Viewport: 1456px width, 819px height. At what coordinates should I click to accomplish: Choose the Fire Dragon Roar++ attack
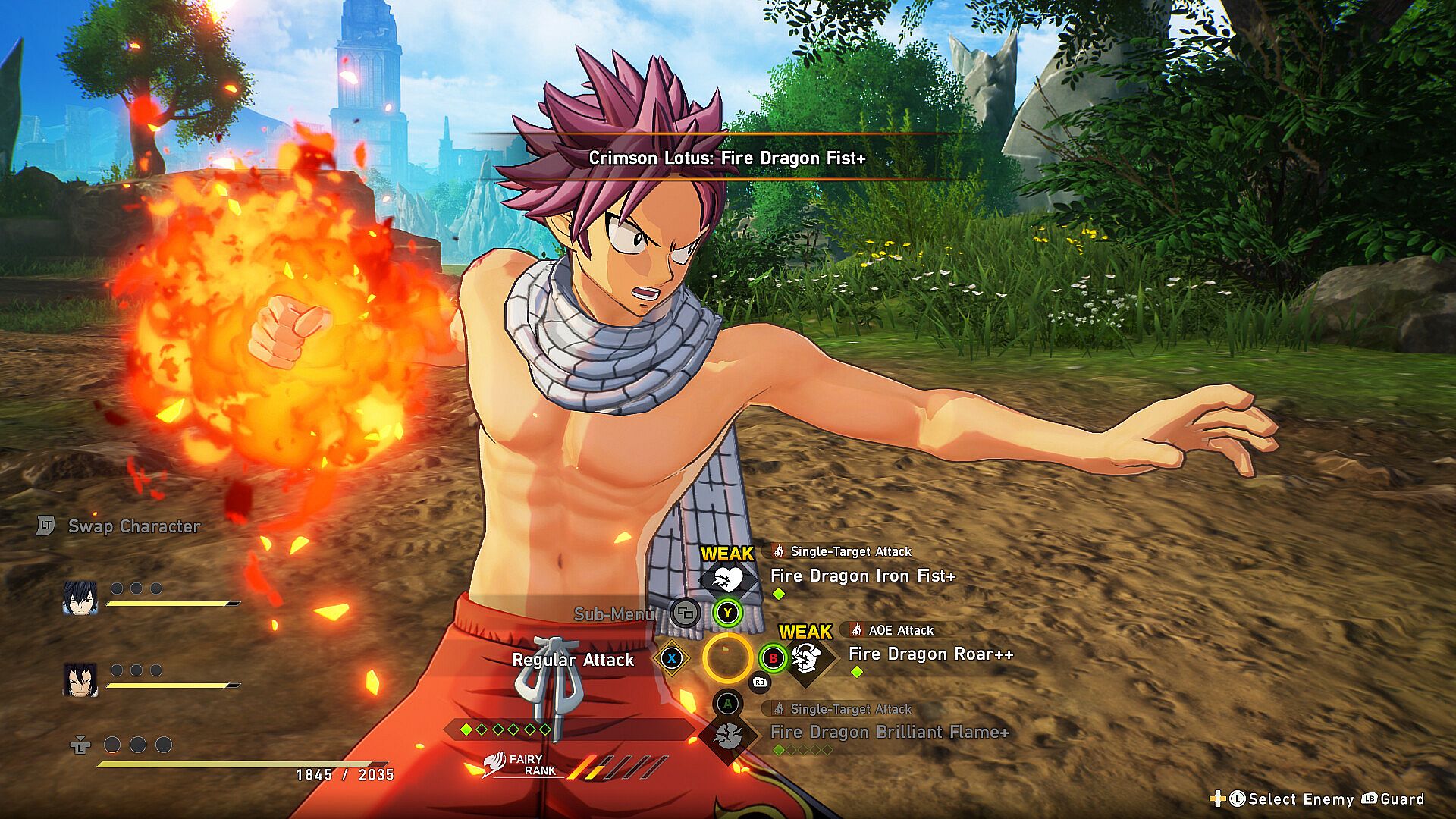[930, 654]
